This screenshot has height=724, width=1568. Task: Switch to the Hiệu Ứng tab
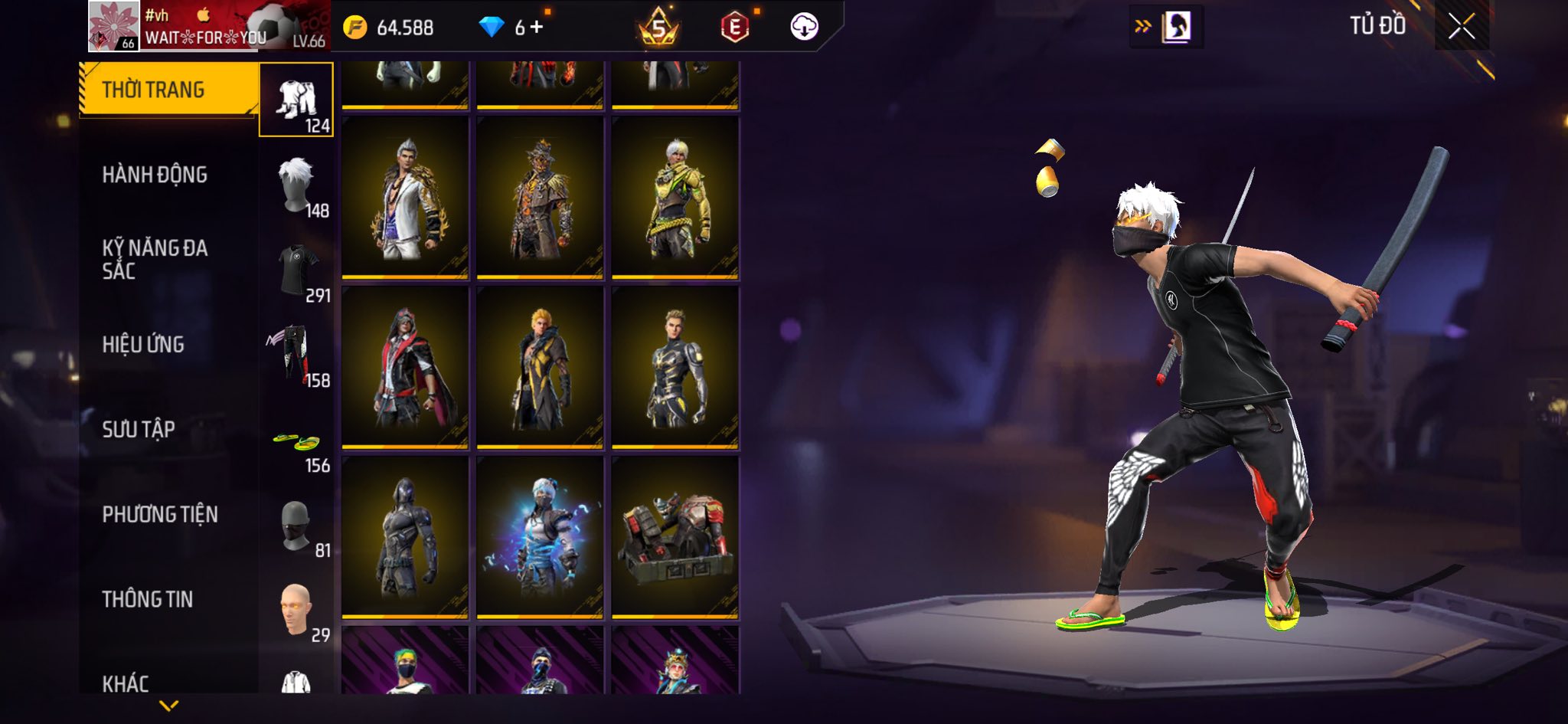(143, 345)
